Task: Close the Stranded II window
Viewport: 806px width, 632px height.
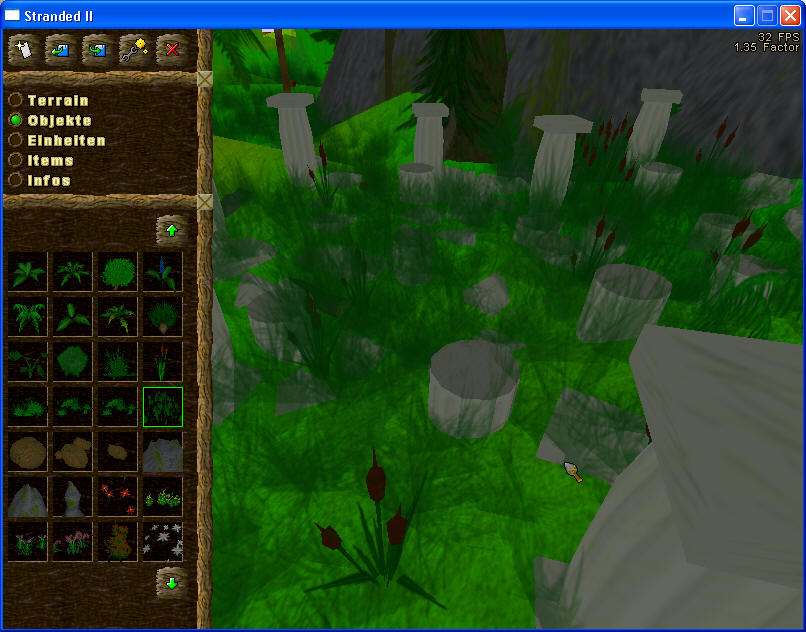Action: [x=790, y=15]
